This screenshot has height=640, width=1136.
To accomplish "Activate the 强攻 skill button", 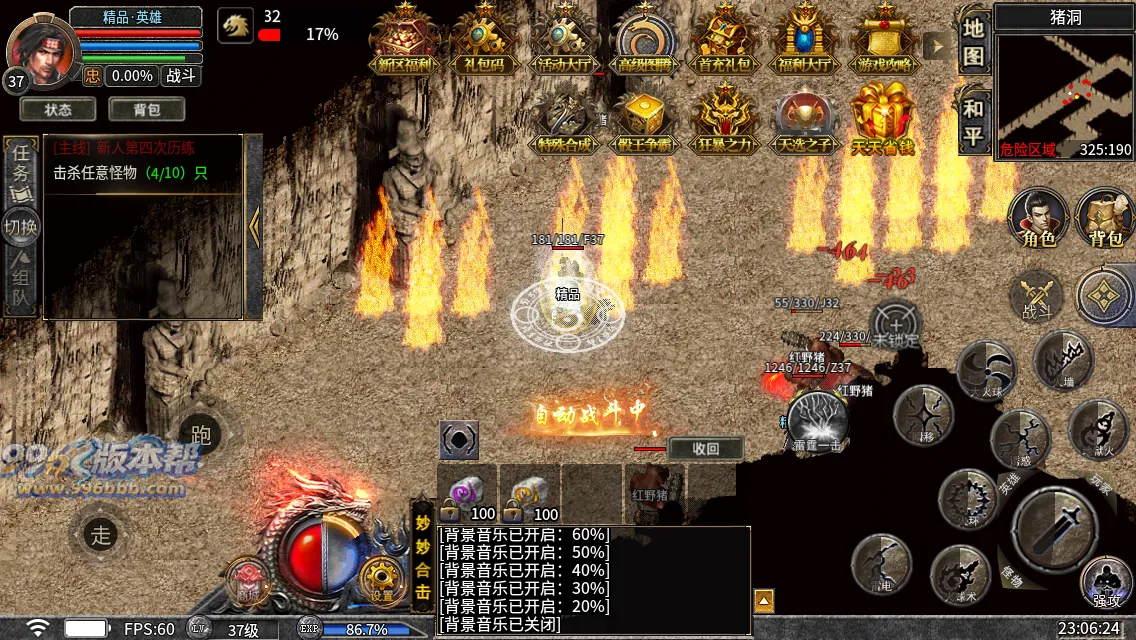I will point(1106,581).
